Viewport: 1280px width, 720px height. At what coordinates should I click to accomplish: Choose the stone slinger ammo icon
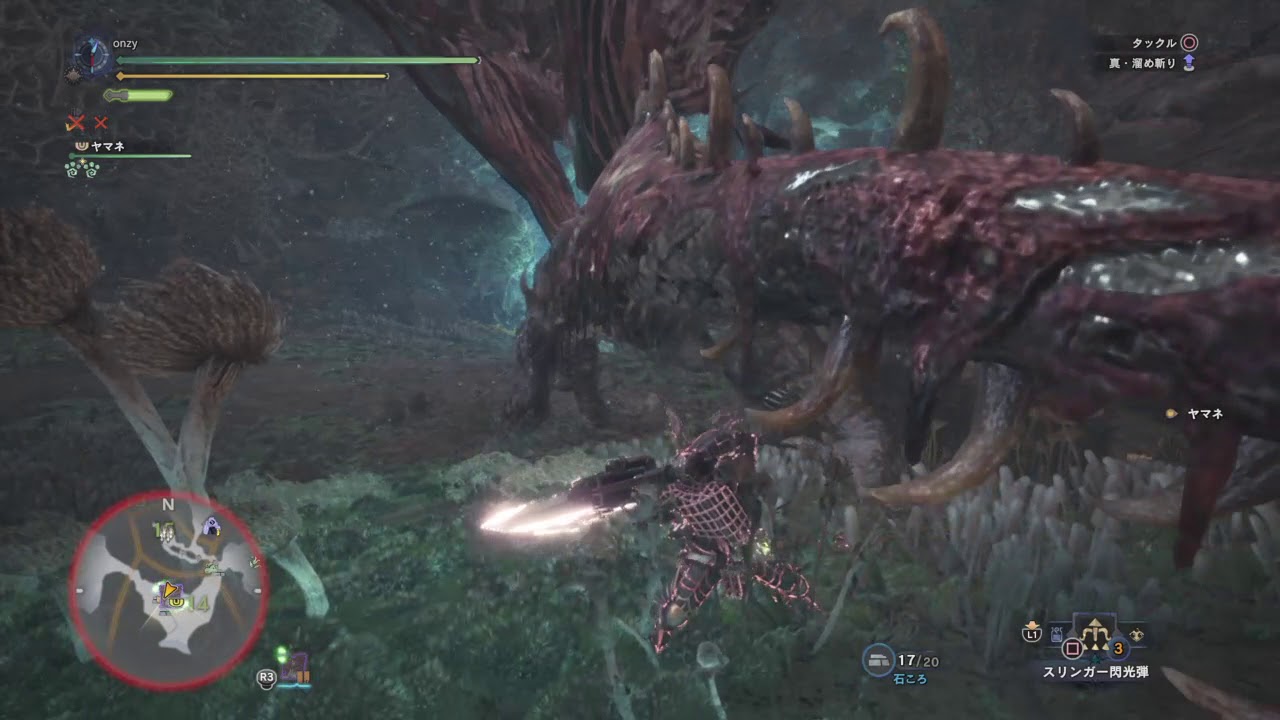point(879,658)
